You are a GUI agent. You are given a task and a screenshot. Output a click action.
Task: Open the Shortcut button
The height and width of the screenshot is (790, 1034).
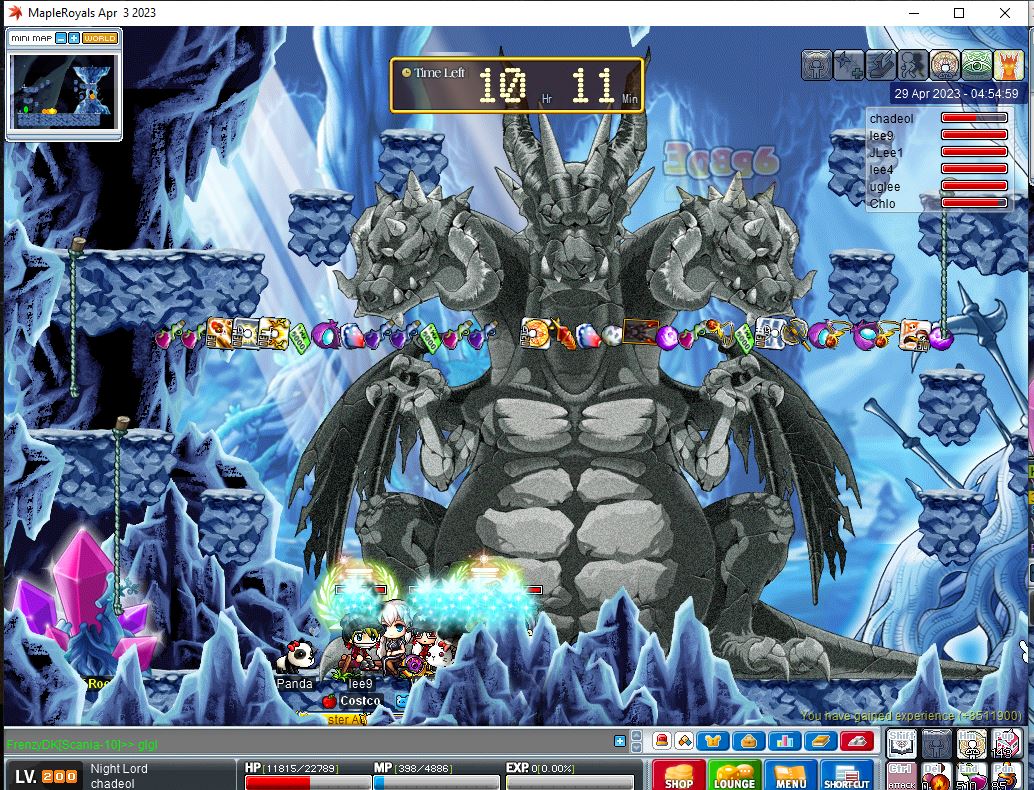(846, 775)
